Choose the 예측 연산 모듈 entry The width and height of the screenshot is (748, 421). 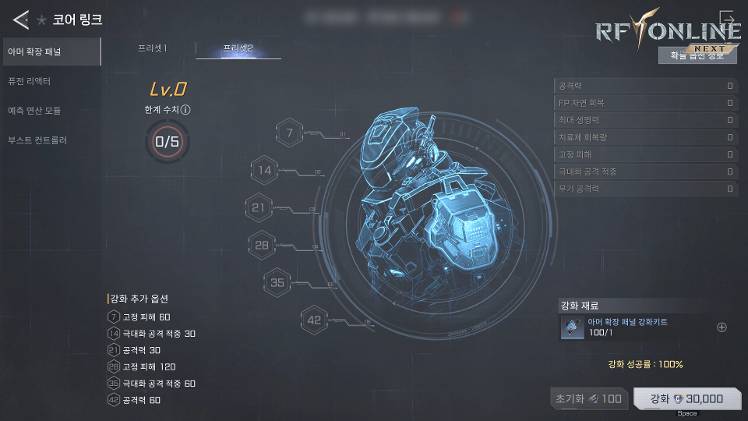[50, 110]
